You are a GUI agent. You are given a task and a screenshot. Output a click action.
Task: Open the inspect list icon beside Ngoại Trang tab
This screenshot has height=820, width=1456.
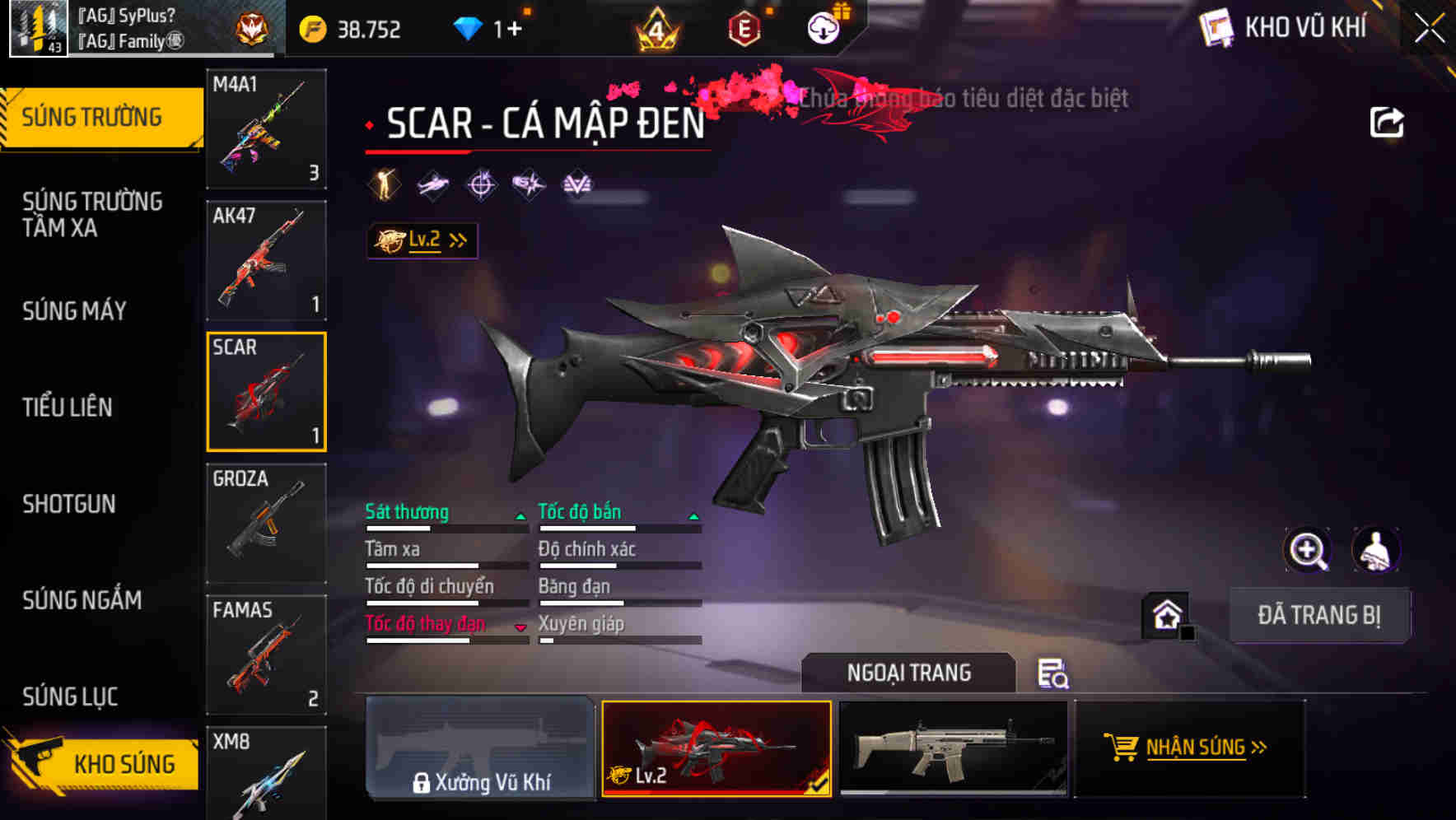pyautogui.click(x=1054, y=674)
